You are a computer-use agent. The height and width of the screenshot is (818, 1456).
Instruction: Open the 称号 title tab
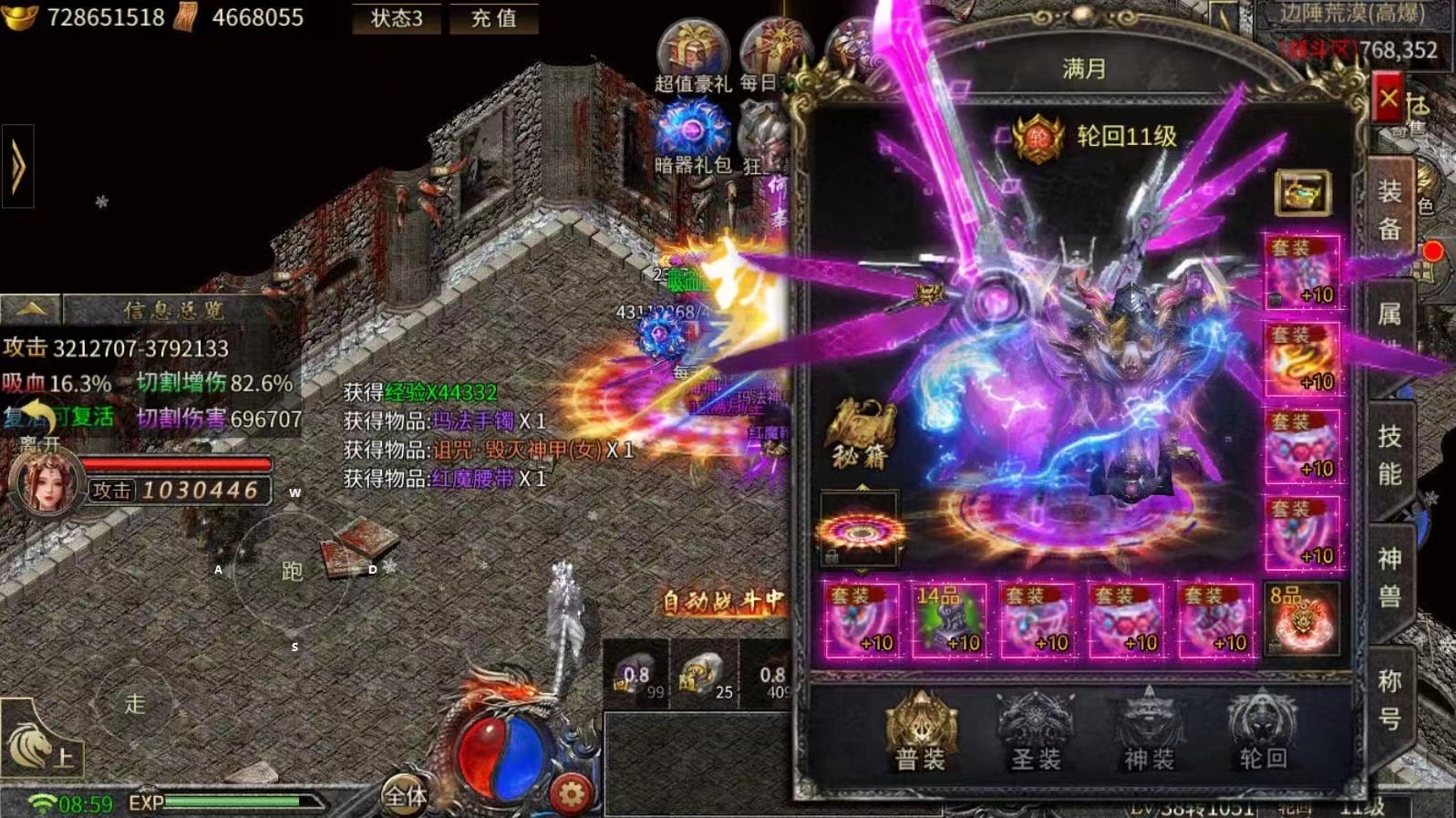(1389, 699)
